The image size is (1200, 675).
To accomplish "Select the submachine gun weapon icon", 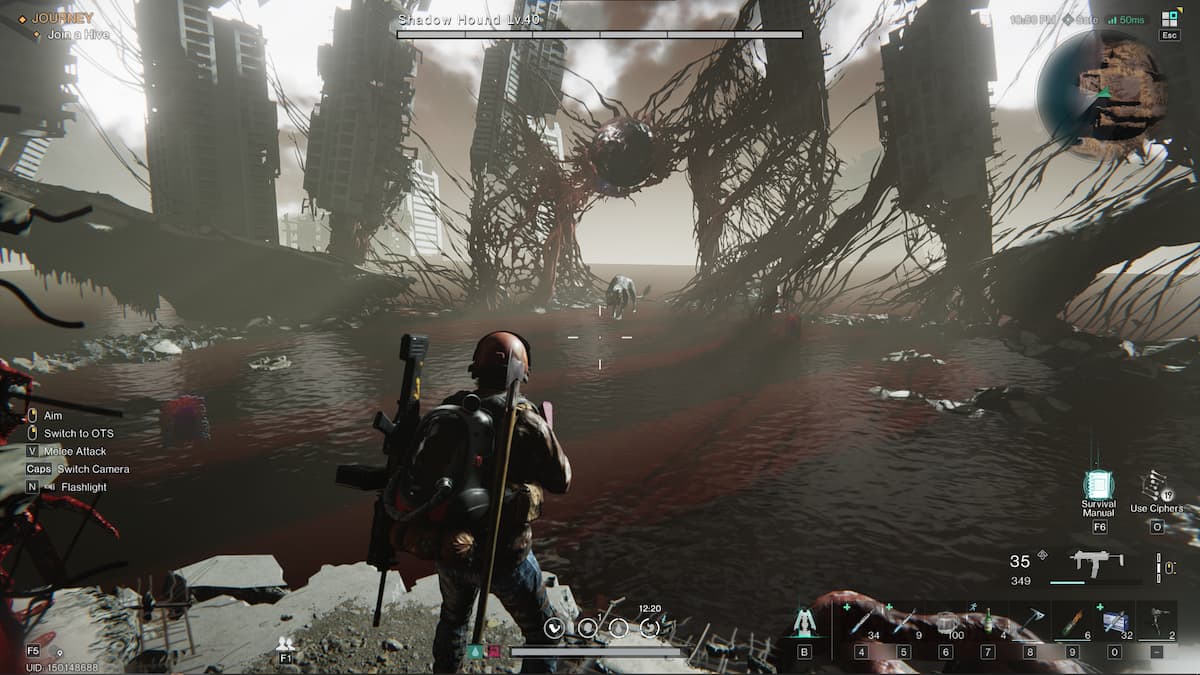I will [1096, 562].
